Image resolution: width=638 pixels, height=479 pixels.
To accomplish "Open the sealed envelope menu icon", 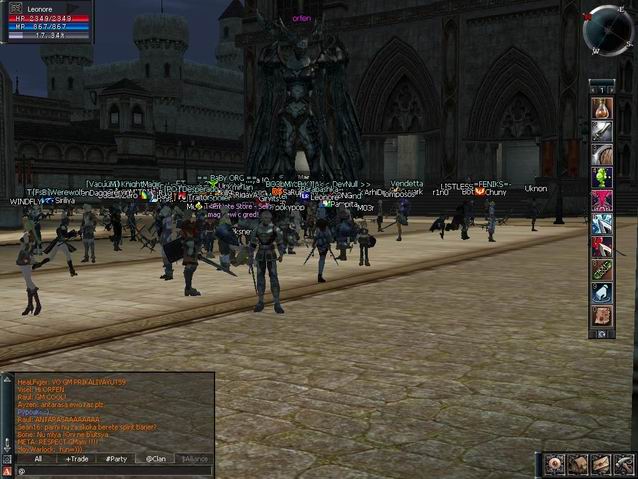I will point(600,464).
